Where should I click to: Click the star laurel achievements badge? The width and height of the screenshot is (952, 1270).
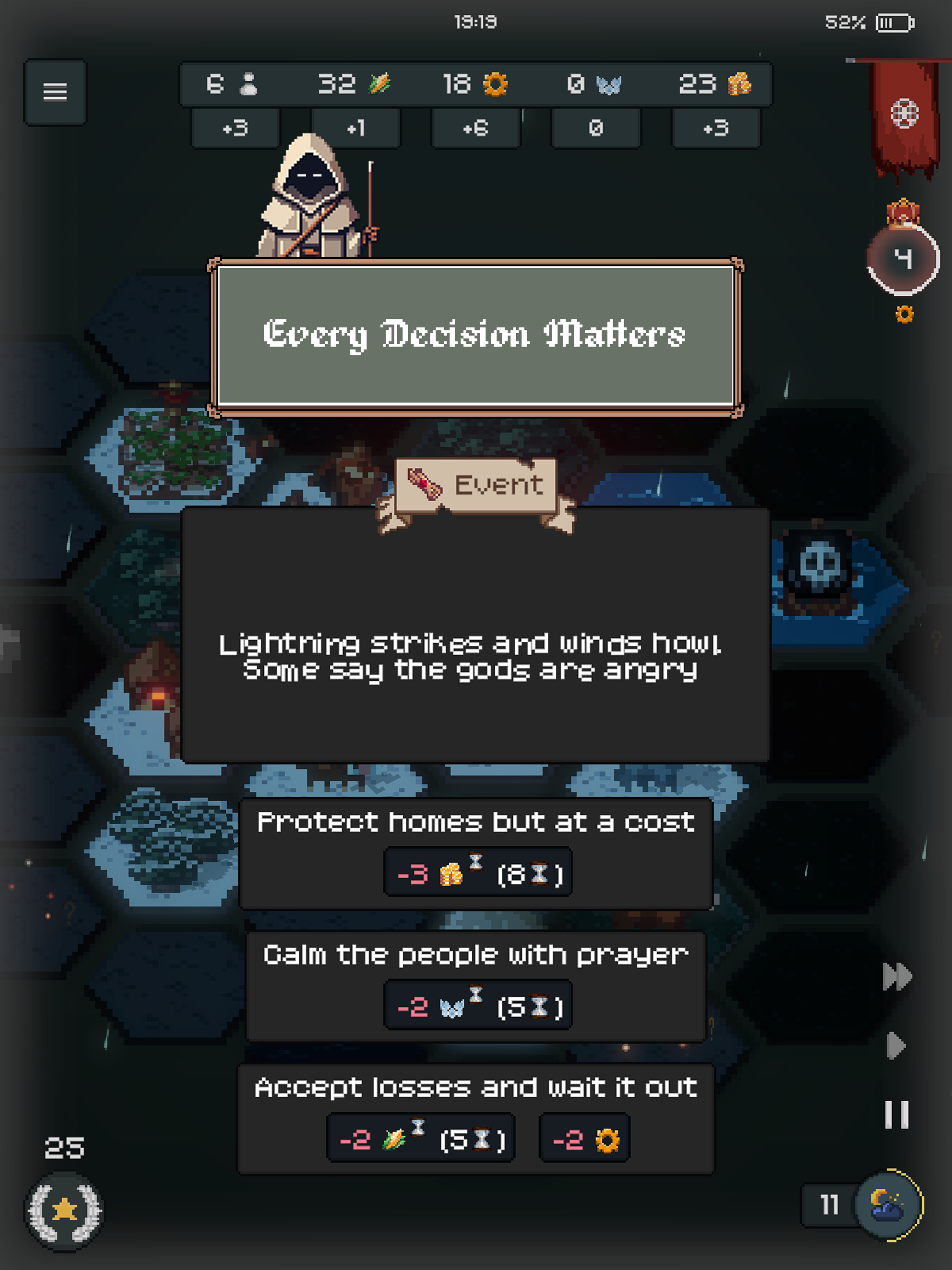coord(64,1210)
